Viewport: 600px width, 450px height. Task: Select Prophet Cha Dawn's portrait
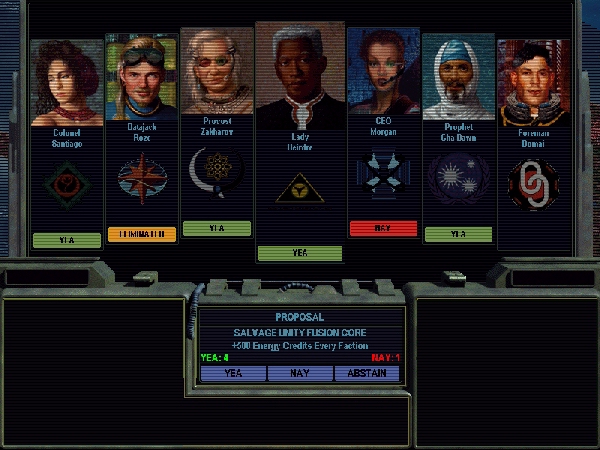(x=458, y=78)
